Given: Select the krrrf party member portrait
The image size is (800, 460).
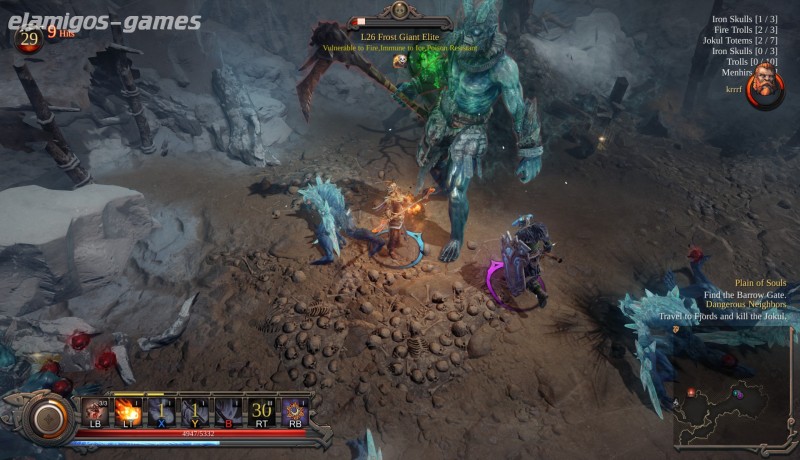Looking at the screenshot, I should point(765,85).
